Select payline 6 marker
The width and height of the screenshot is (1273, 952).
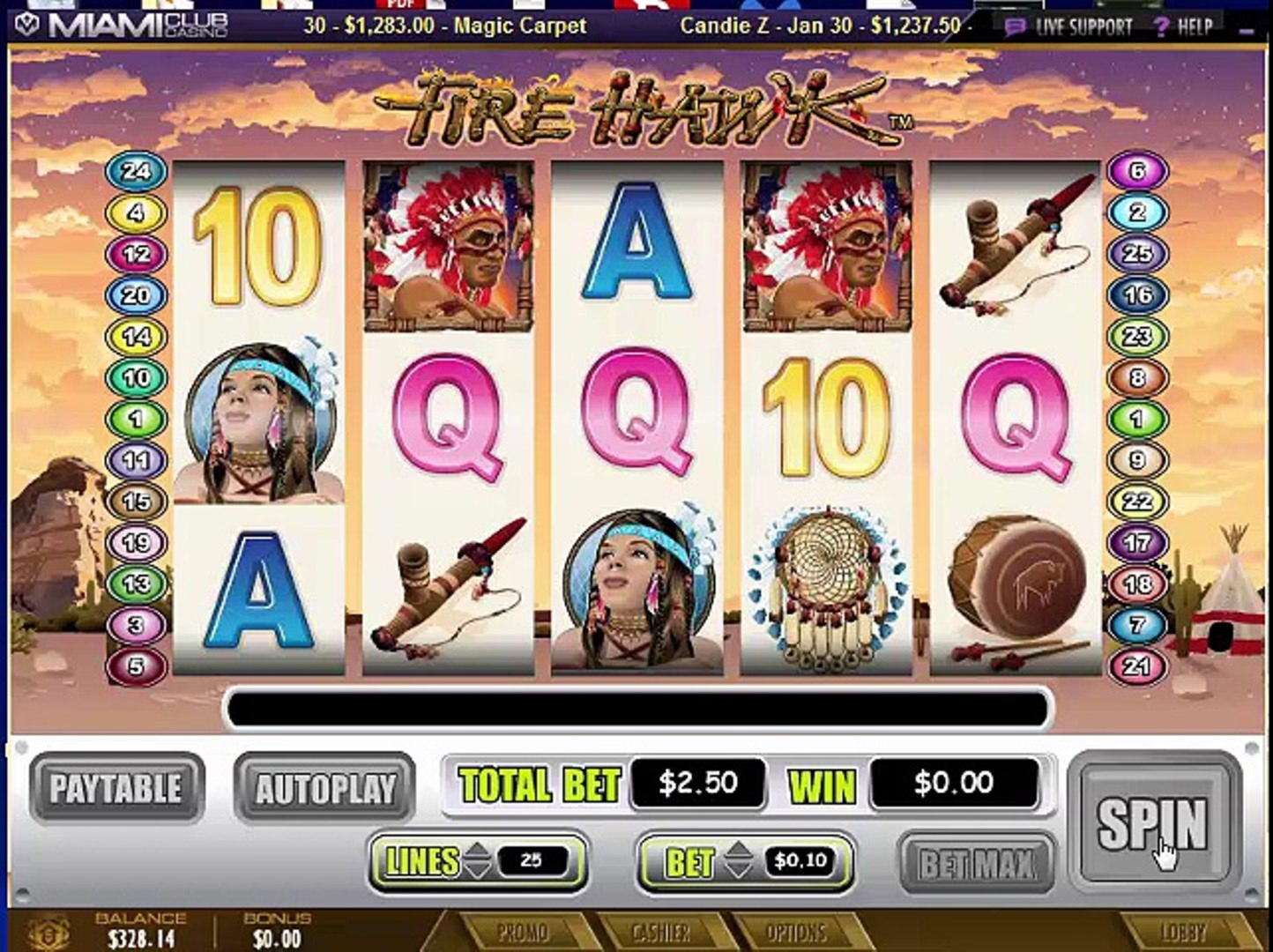click(1137, 171)
